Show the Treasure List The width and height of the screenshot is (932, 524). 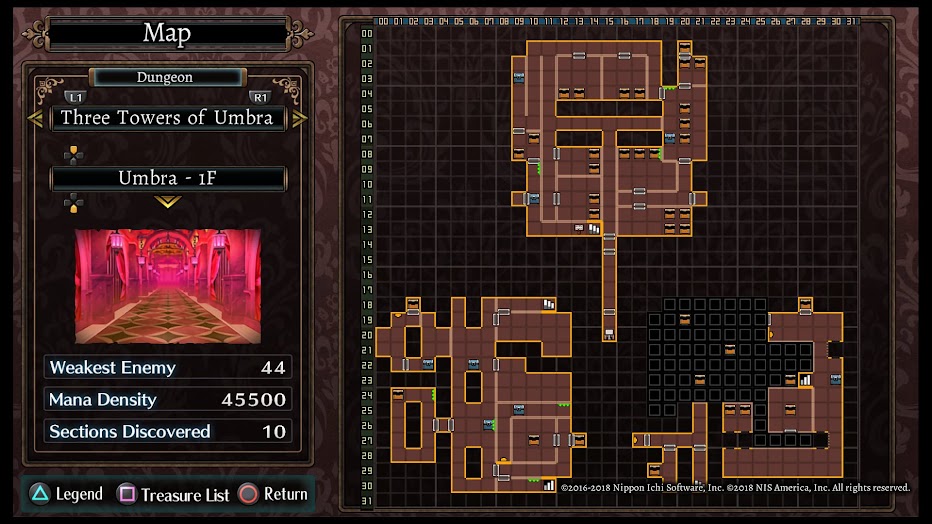point(174,494)
